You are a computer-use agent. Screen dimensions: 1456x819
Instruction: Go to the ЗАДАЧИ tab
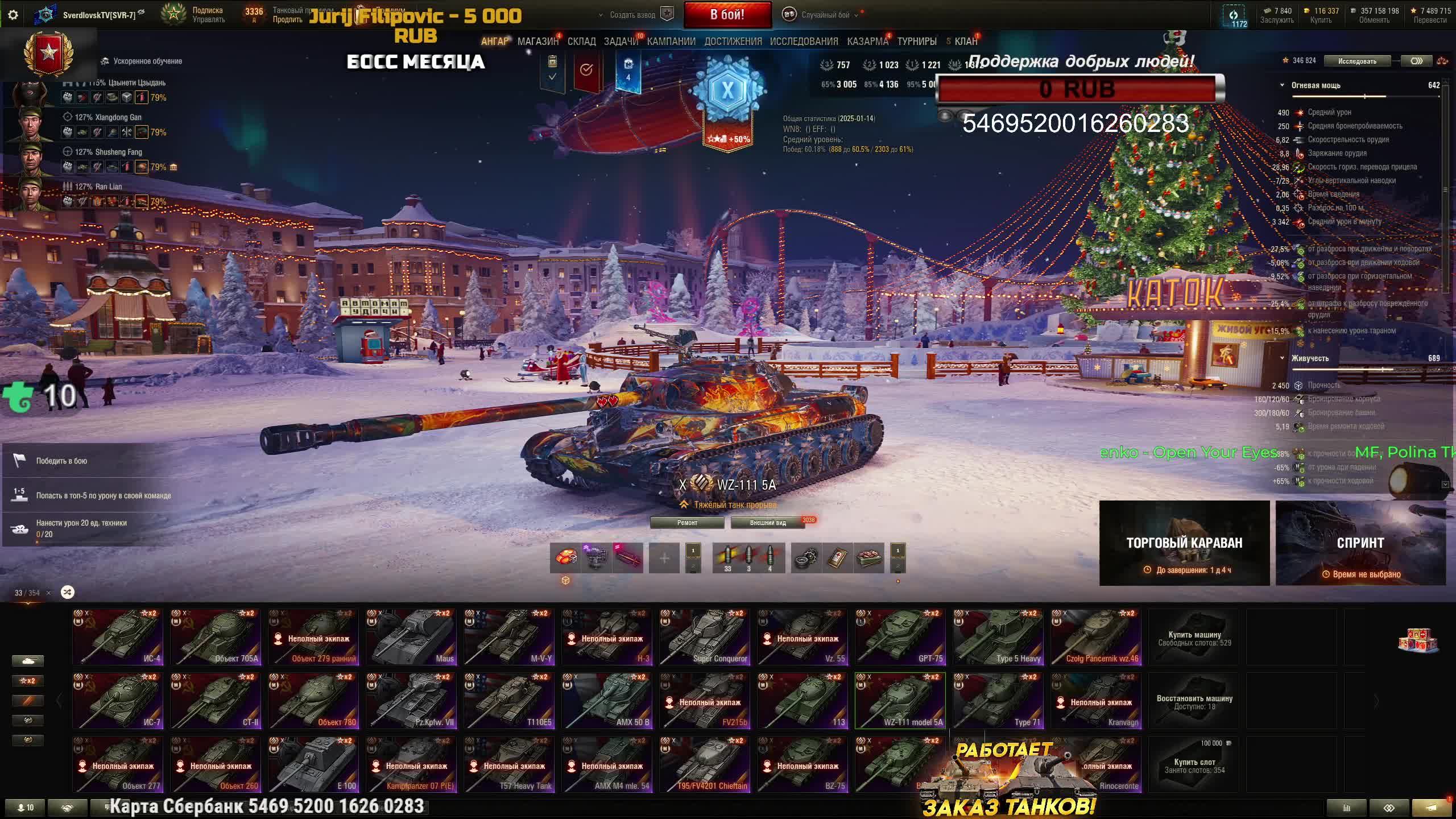pos(621,42)
